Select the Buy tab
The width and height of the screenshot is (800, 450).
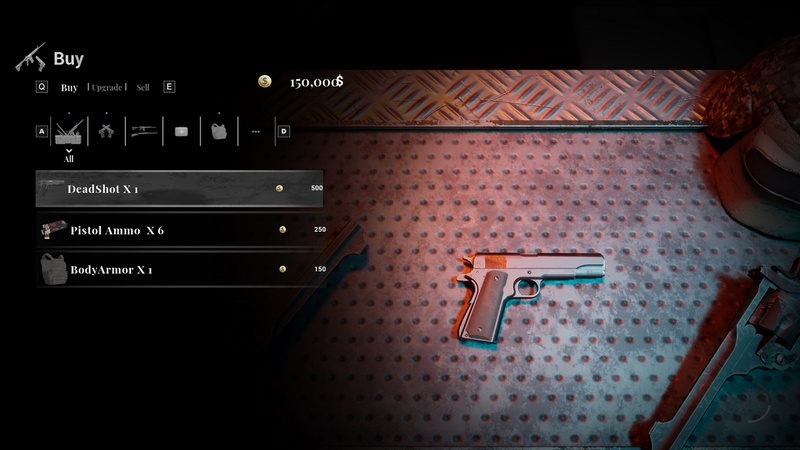69,87
